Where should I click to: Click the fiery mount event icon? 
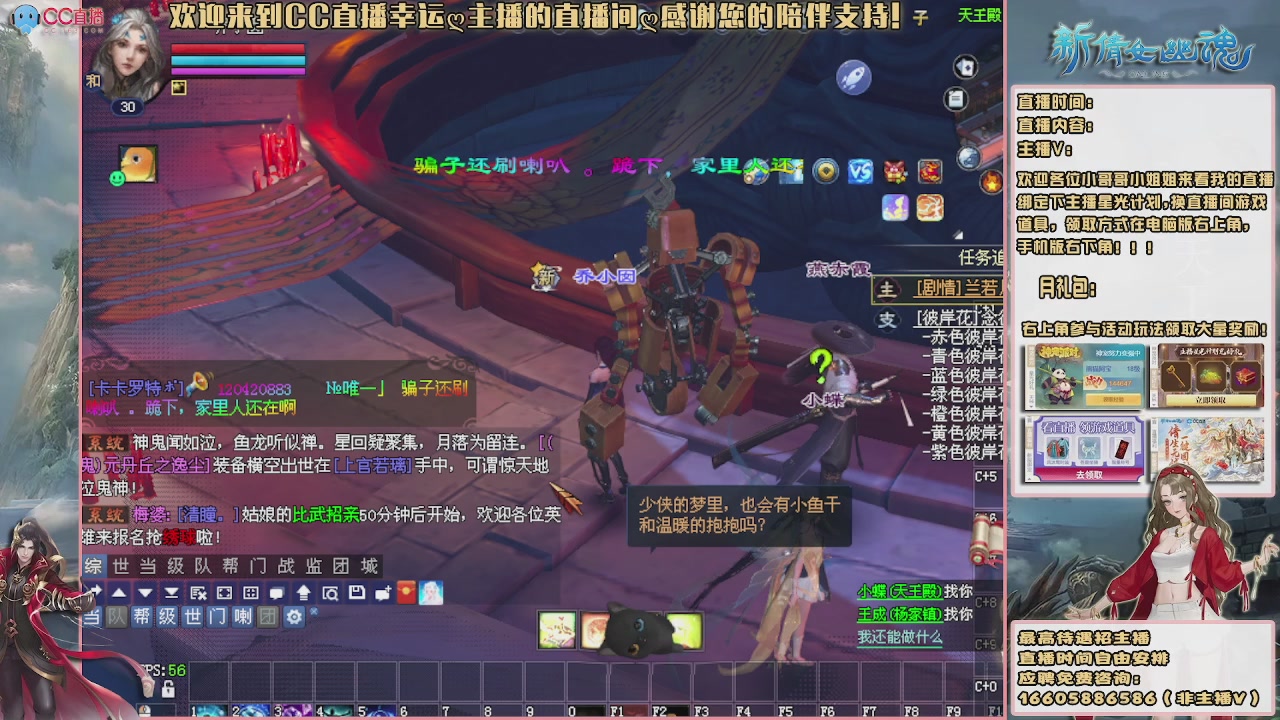point(930,171)
